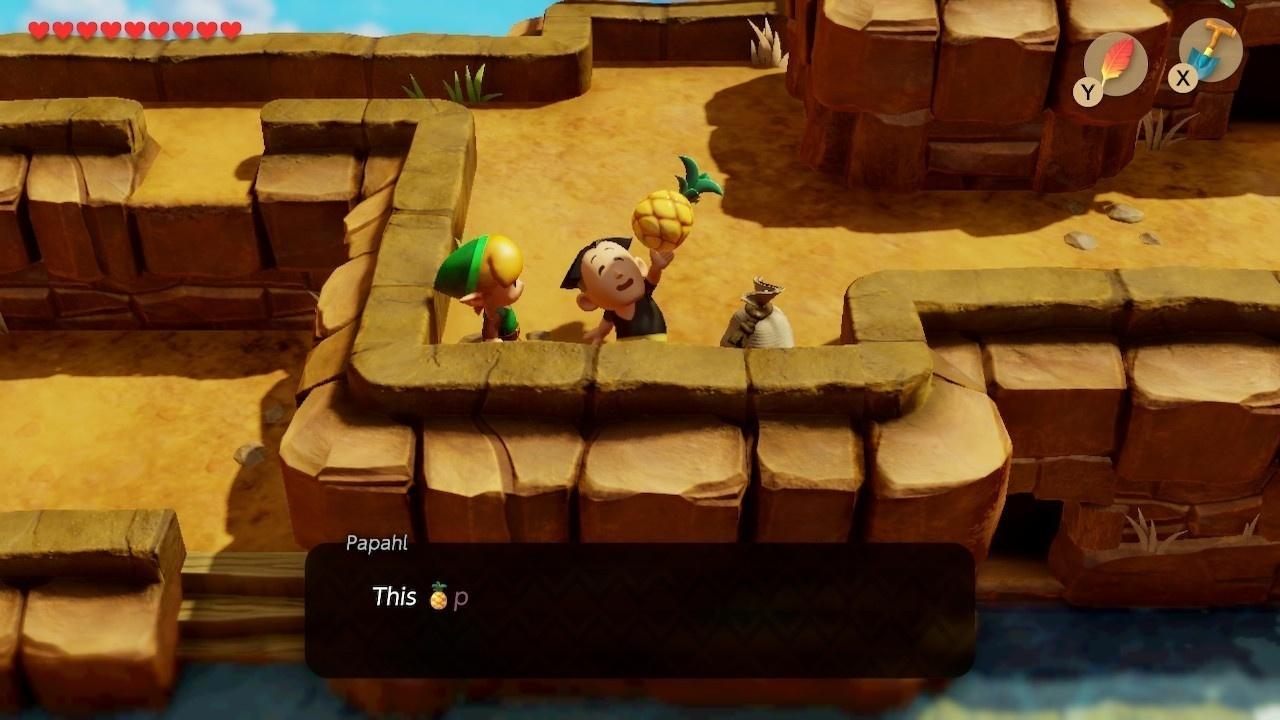Click the pineapple emoji in the dialogue text
1280x720 pixels.
pos(438,596)
